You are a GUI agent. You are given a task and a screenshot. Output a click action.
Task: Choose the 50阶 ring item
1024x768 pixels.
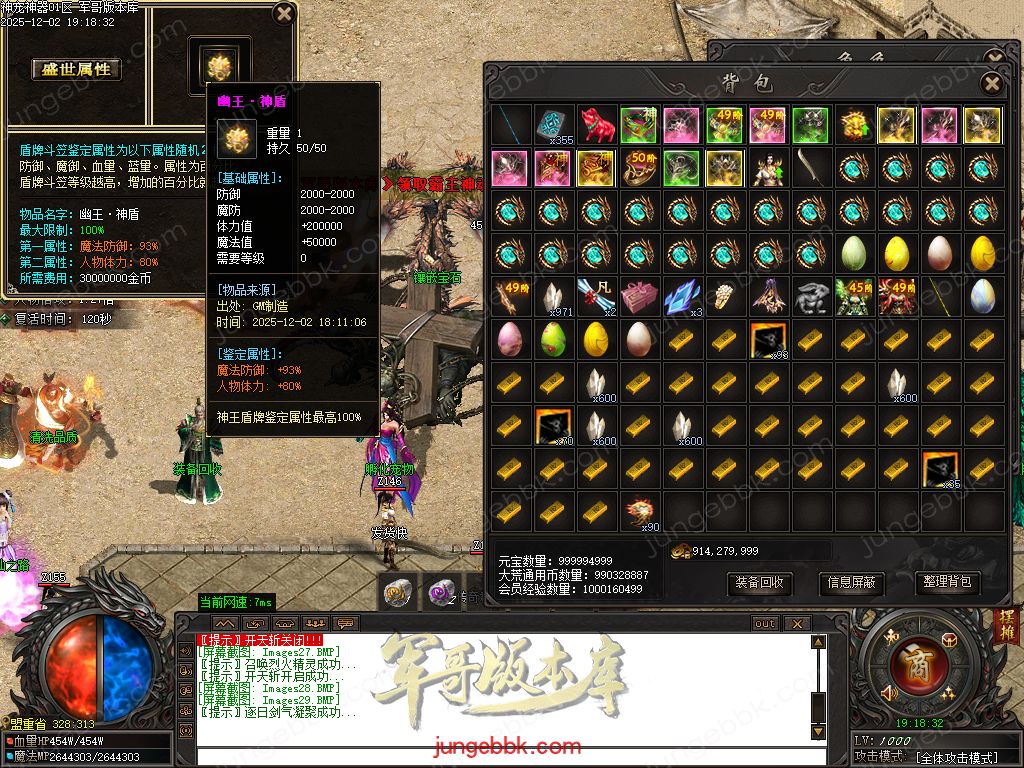[639, 168]
